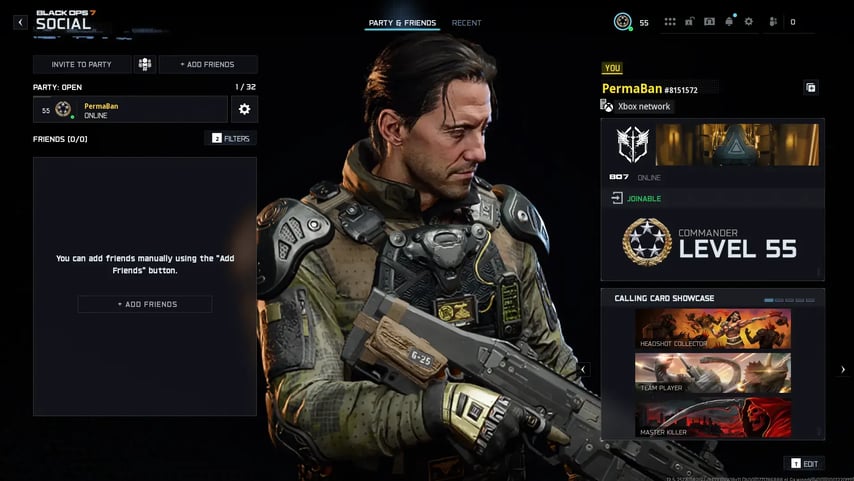Select the Headshot Collector calling card

713,329
